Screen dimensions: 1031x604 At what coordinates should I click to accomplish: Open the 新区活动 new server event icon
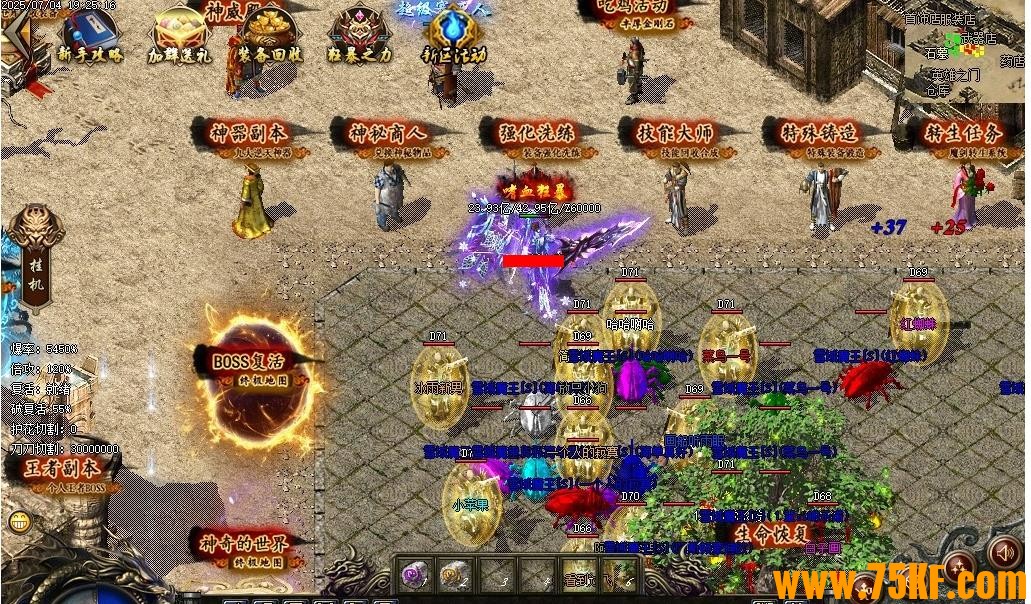point(452,36)
